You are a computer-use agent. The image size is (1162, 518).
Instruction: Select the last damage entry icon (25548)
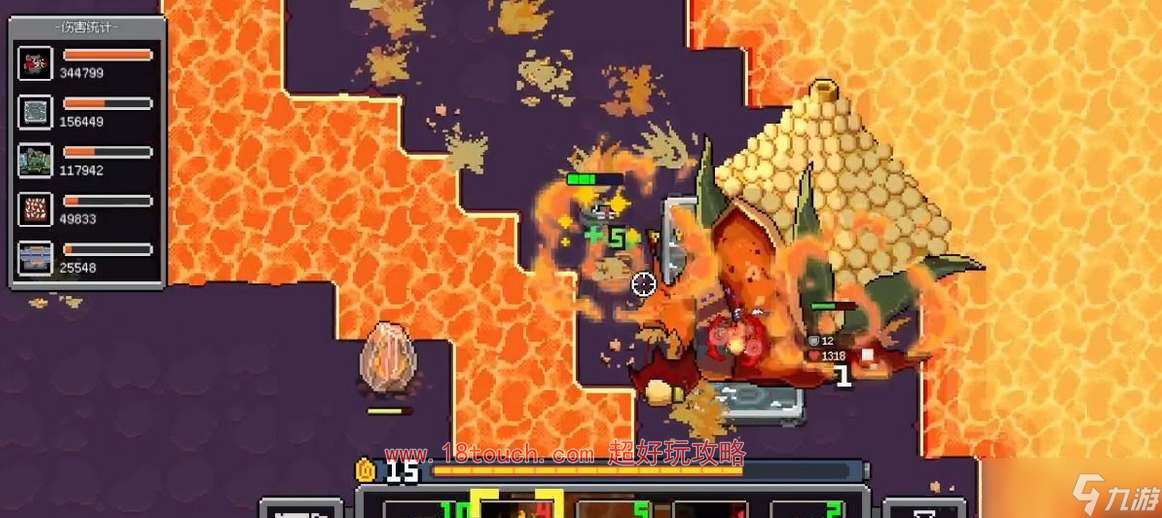(35, 258)
